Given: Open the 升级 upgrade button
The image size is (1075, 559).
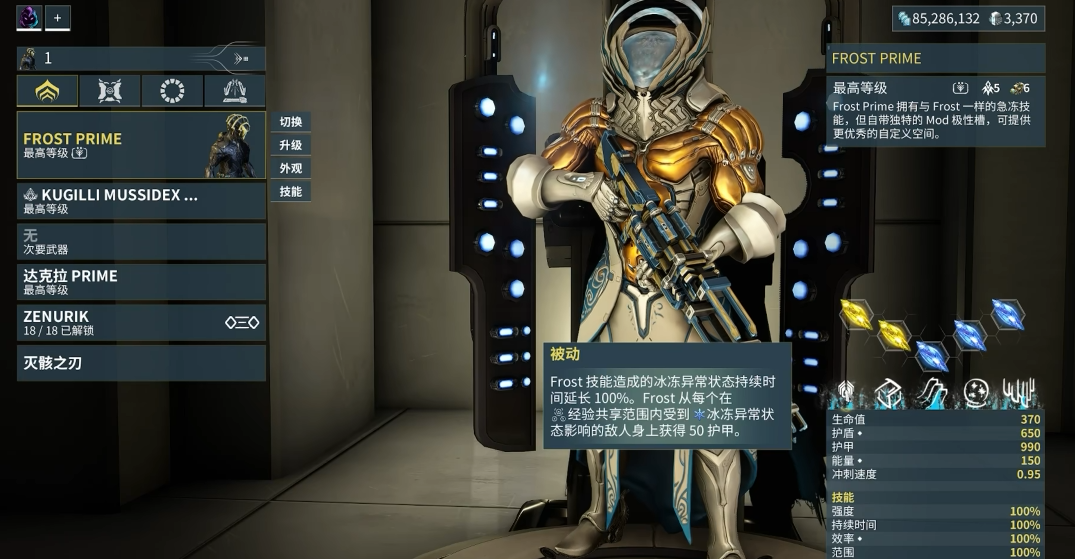Looking at the screenshot, I should tap(291, 145).
